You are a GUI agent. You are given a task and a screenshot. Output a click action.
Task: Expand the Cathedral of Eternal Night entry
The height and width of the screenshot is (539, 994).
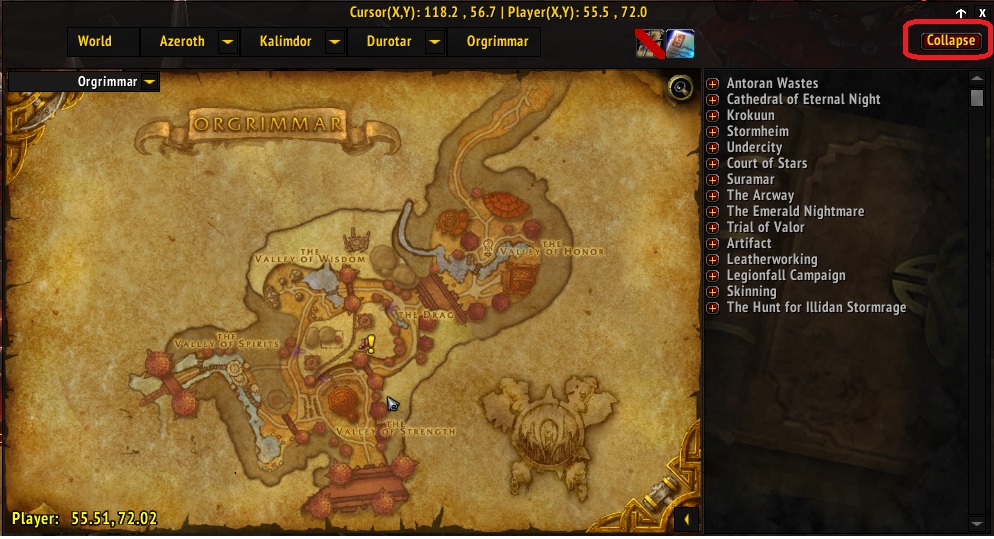point(713,100)
